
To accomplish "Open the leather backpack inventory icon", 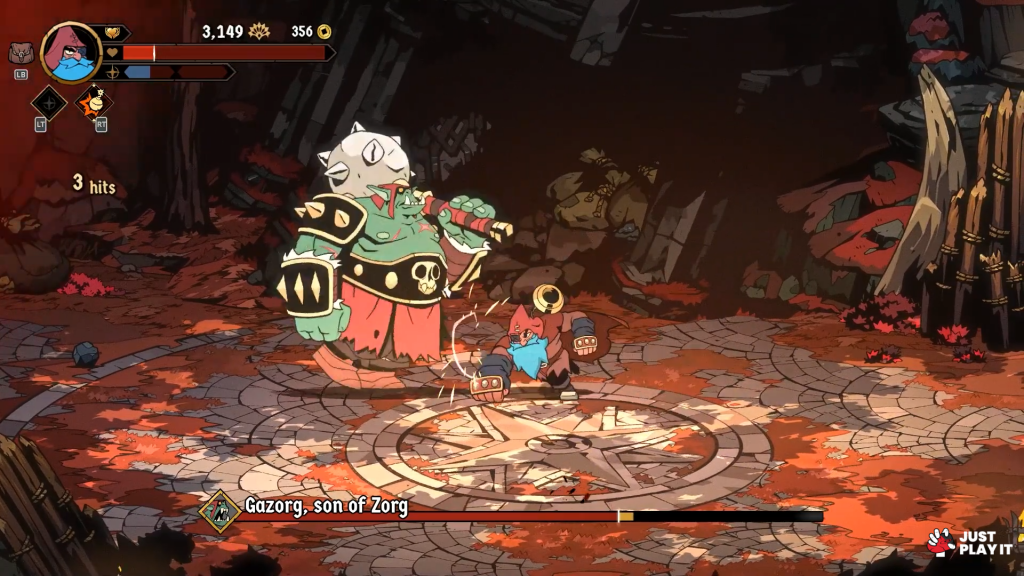I will 20,53.
